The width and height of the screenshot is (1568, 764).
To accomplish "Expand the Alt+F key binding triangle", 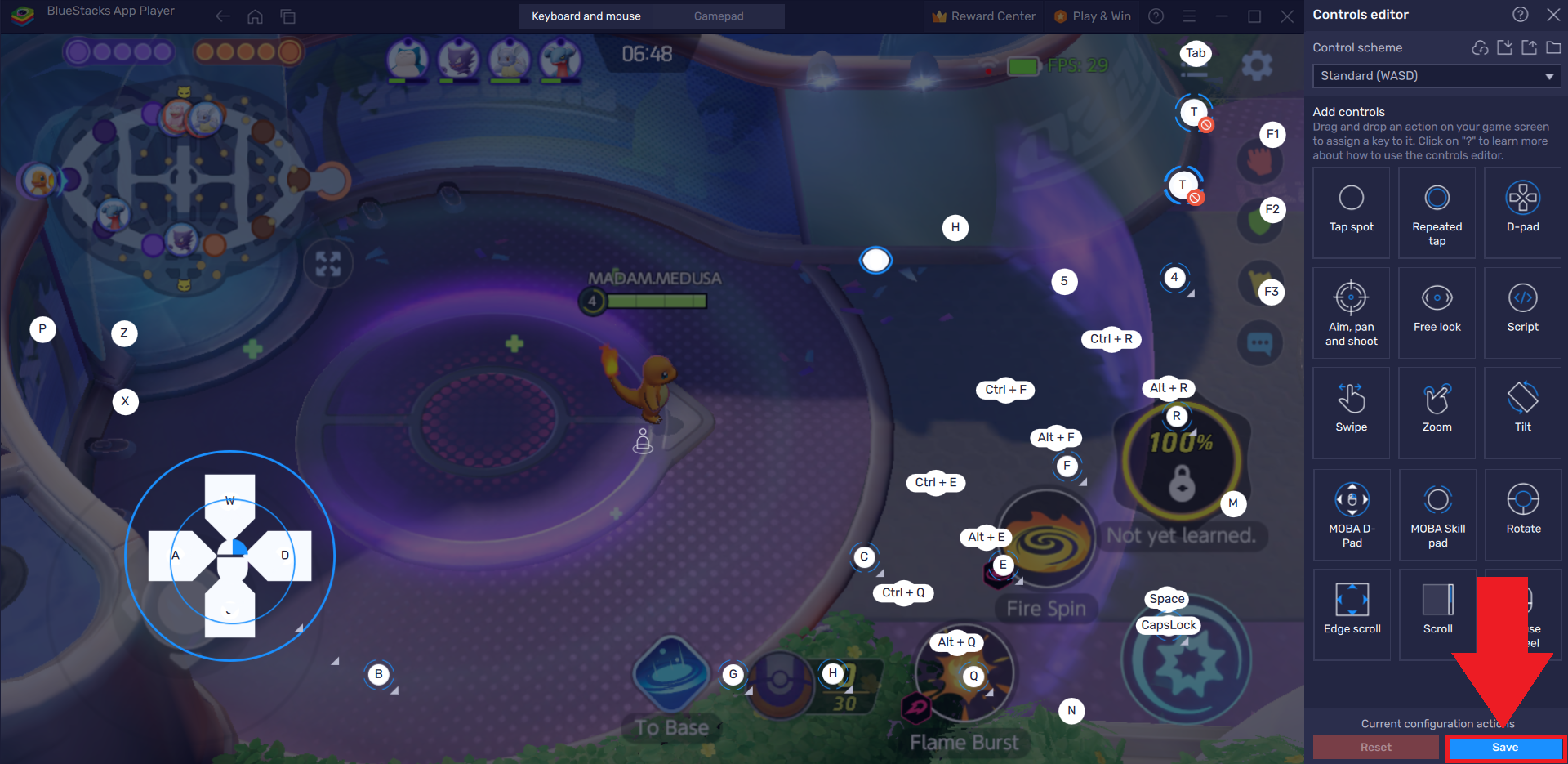I will pos(1082,481).
